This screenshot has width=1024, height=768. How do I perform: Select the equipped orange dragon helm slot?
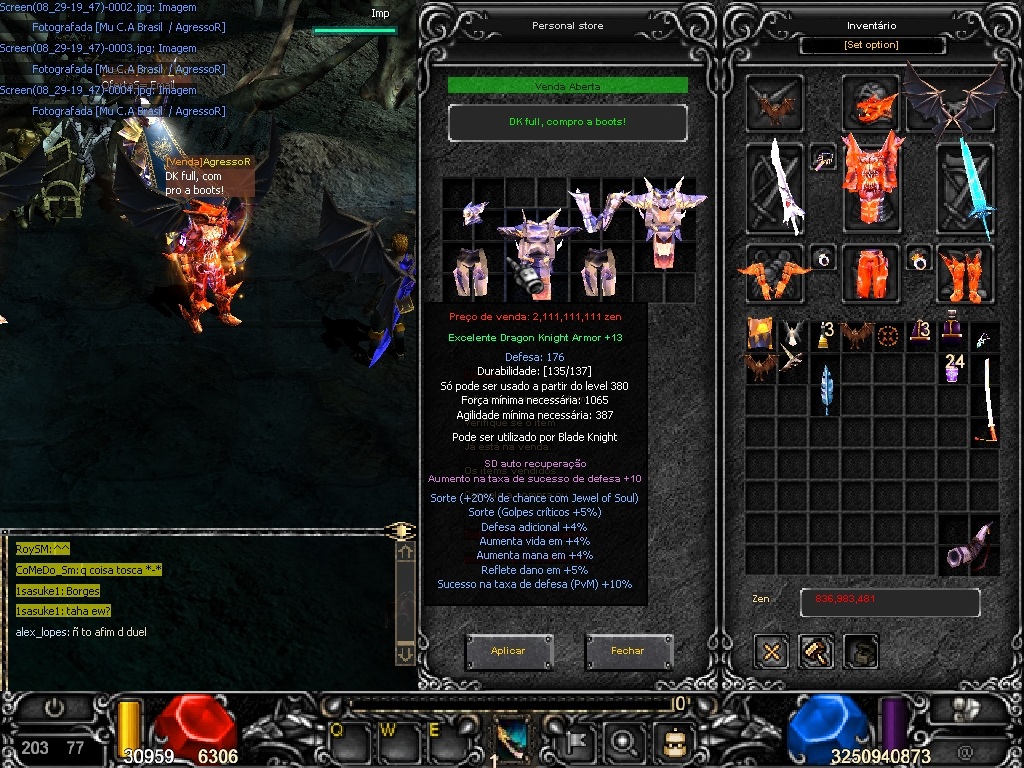click(x=872, y=102)
